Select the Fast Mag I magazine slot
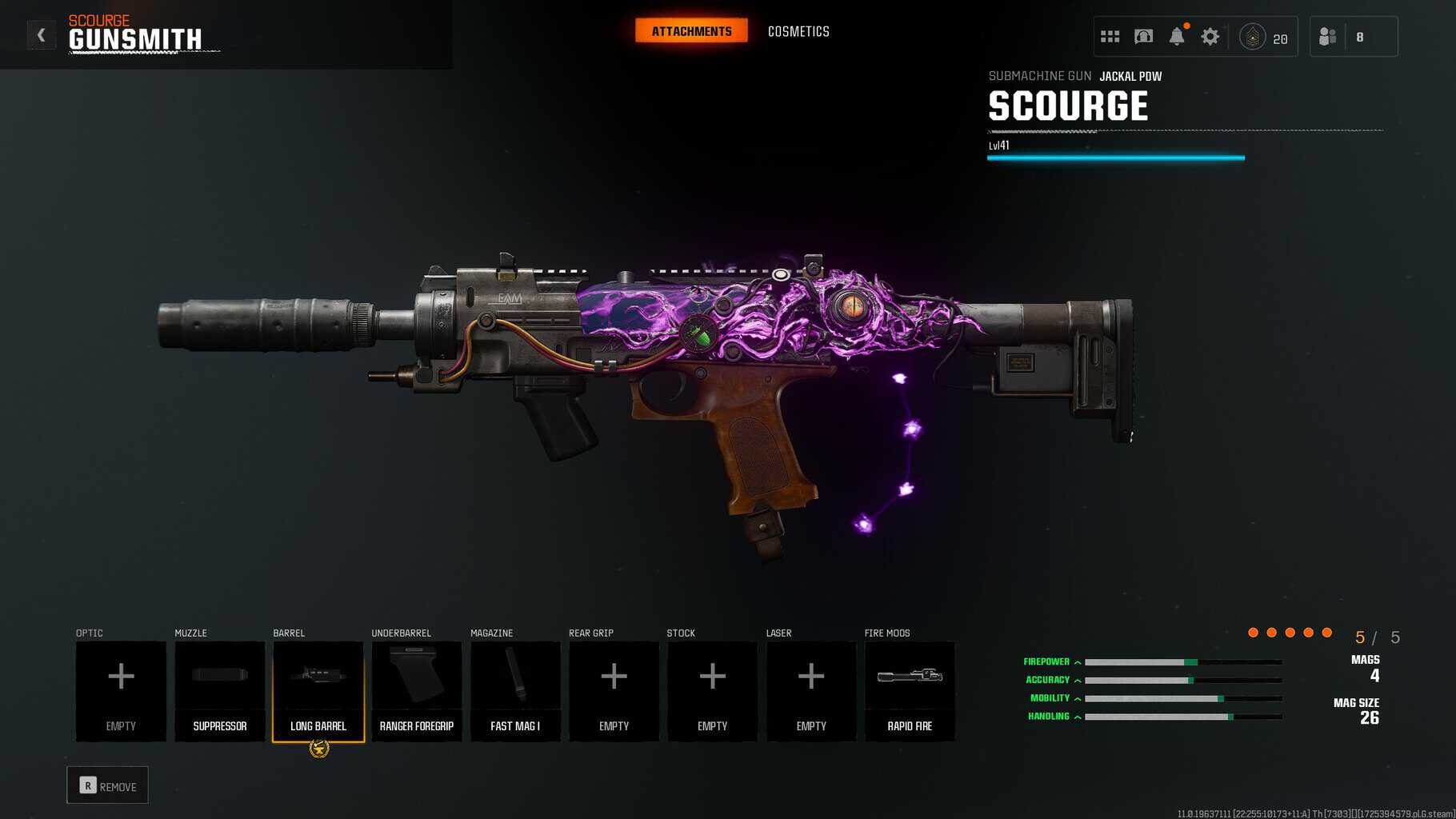This screenshot has width=1456, height=819. (515, 691)
